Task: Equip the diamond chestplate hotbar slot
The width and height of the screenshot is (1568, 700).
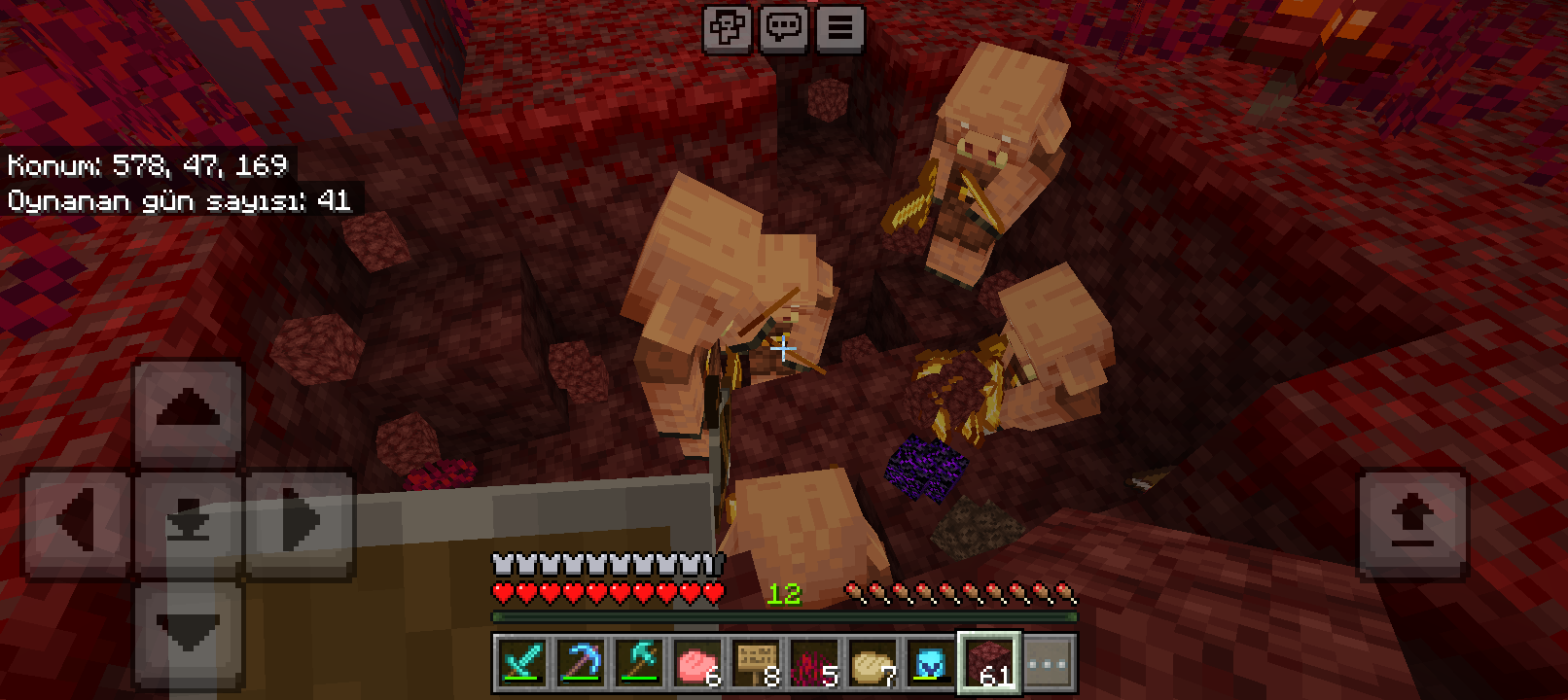Action: (x=931, y=664)
